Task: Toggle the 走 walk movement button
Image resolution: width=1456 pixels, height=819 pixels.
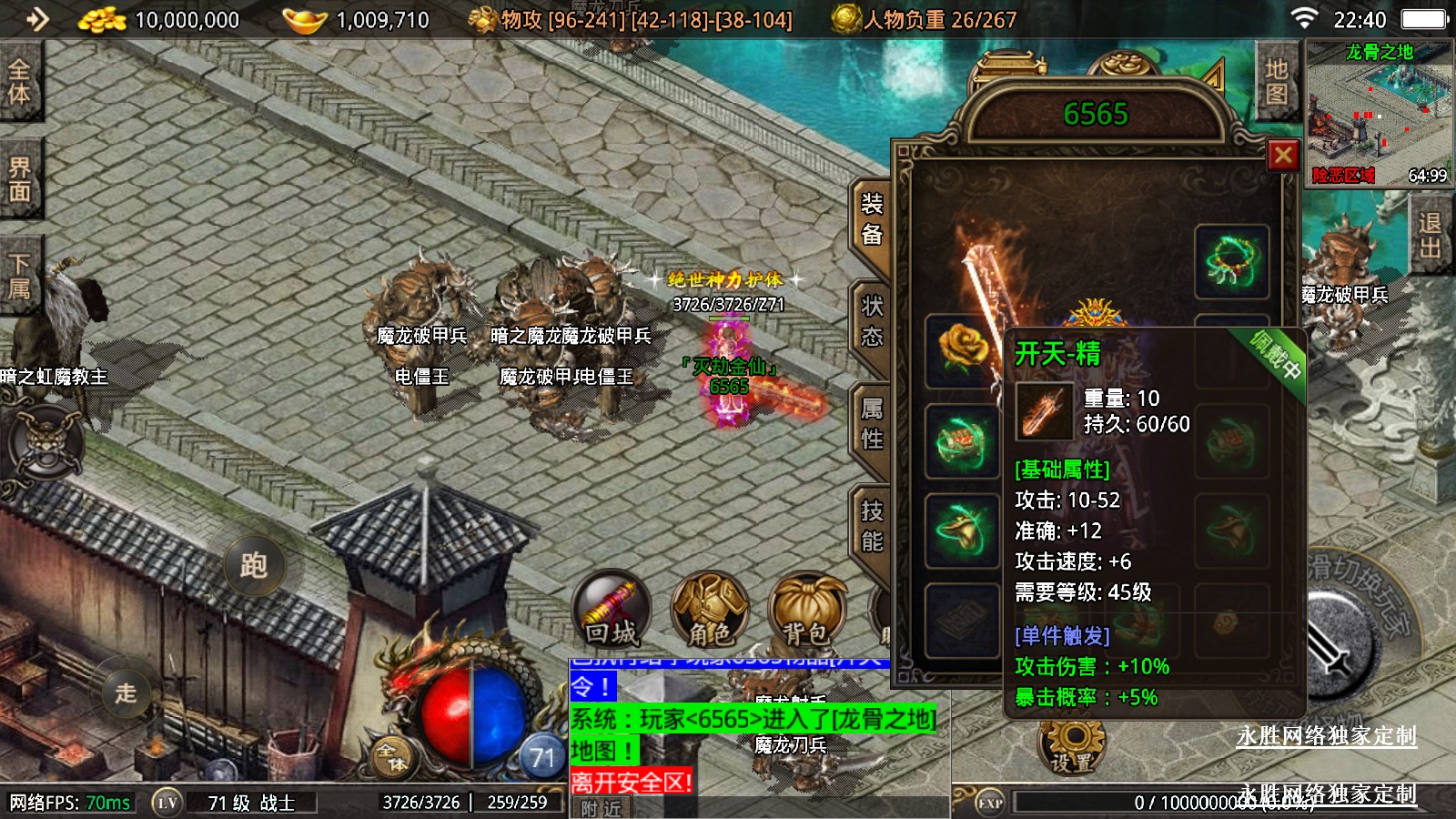Action: [x=126, y=693]
